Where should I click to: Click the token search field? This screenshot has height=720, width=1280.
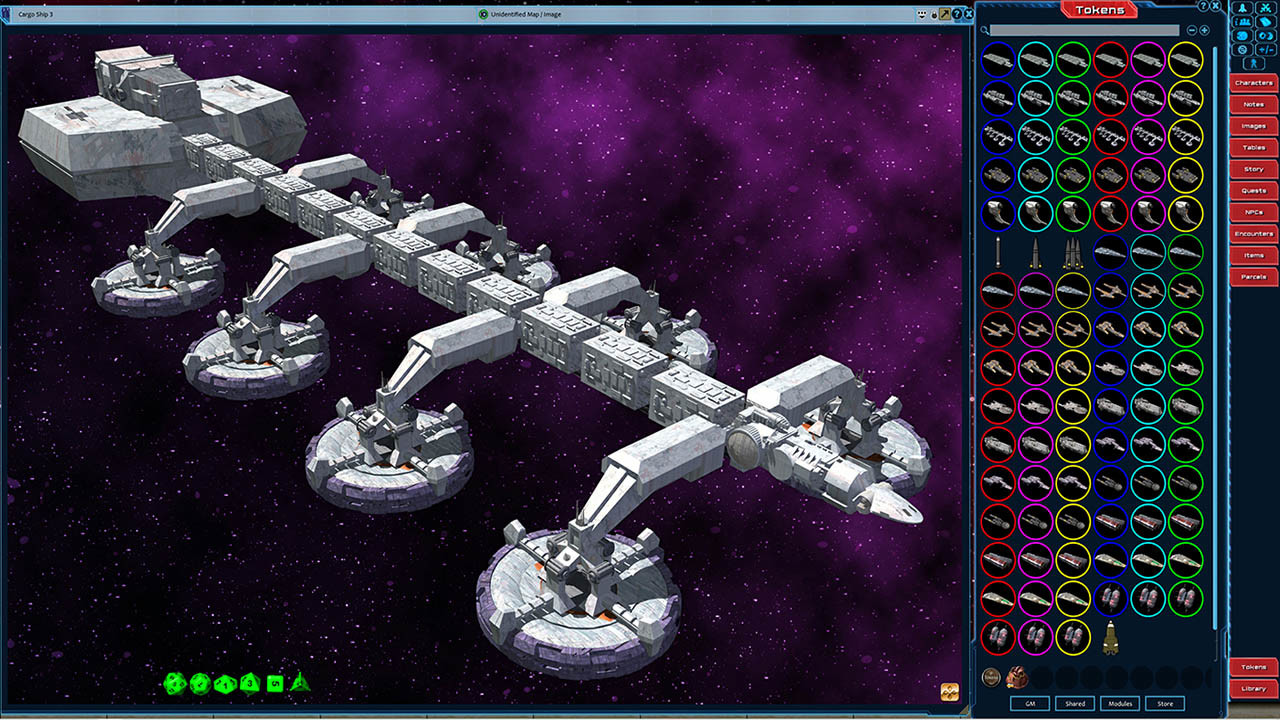pyautogui.click(x=1085, y=30)
